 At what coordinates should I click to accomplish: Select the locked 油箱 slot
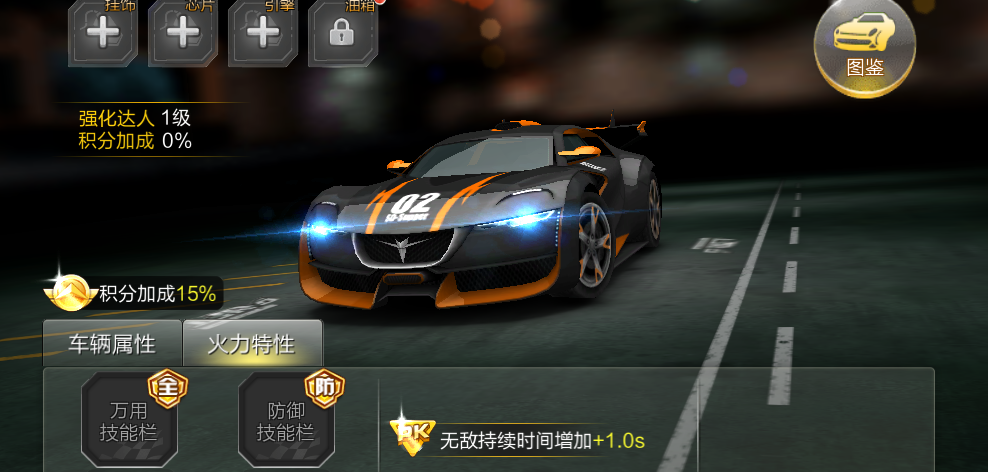[x=343, y=32]
